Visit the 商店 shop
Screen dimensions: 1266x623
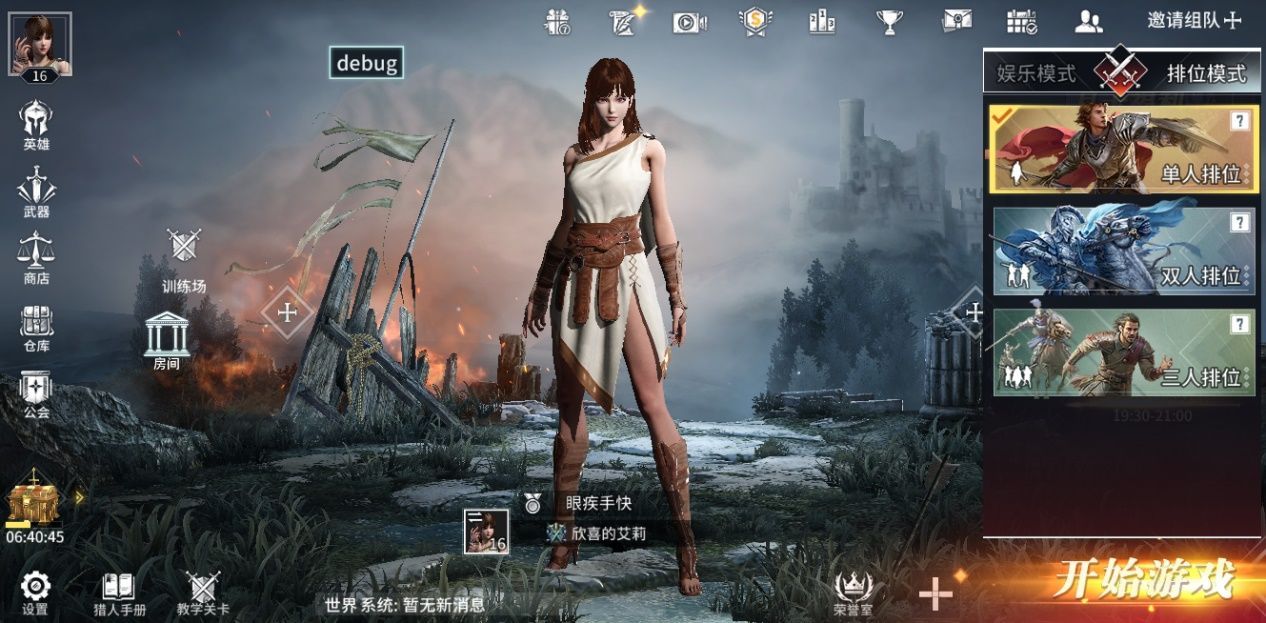(x=36, y=259)
